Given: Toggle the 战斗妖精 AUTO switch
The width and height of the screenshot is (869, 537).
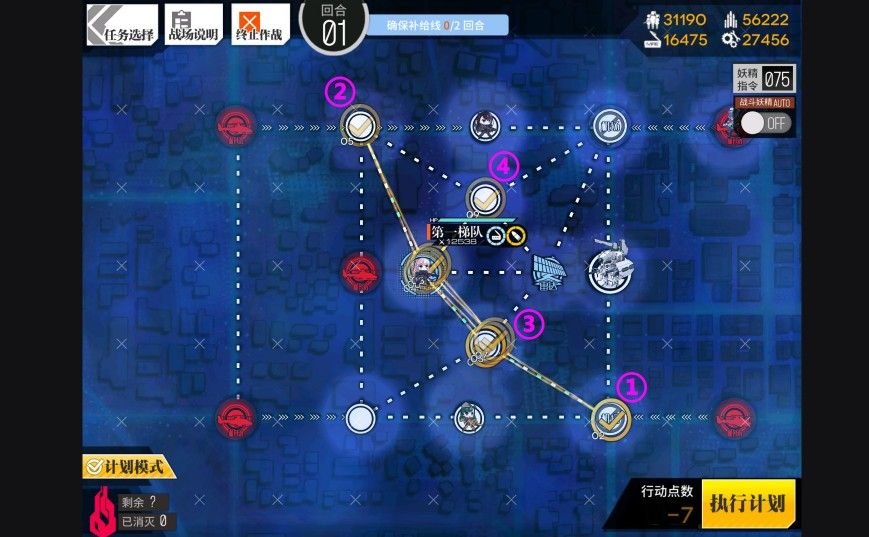Looking at the screenshot, I should pos(766,122).
